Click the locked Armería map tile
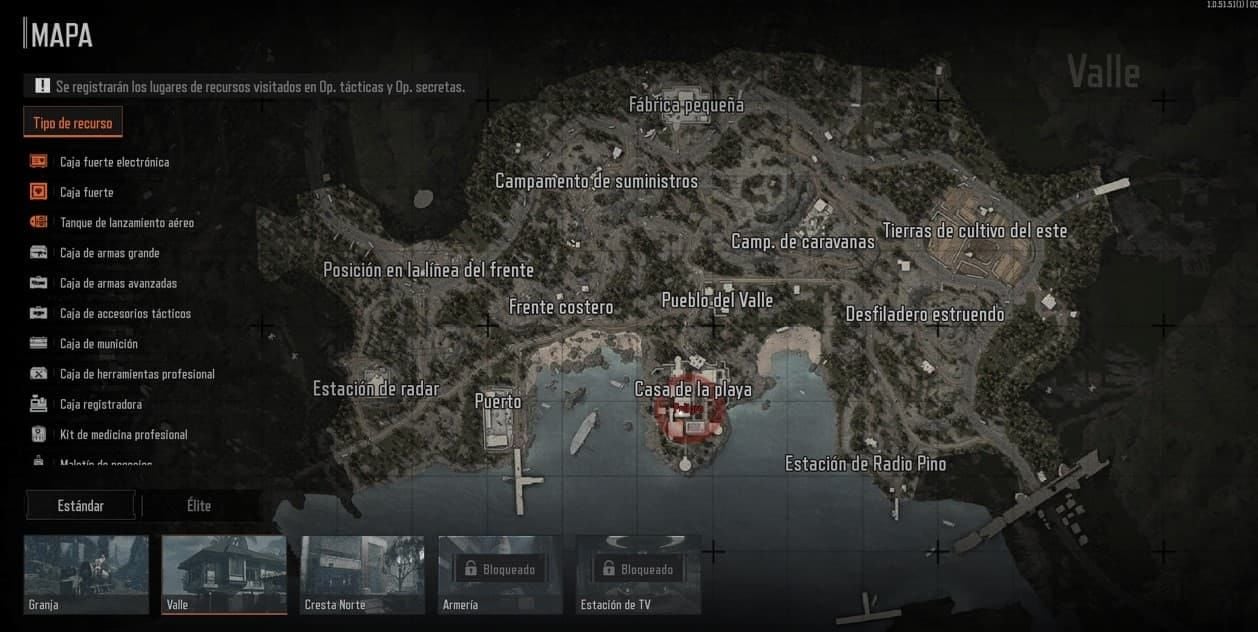Screen dimensions: 1258x632 coord(500,574)
